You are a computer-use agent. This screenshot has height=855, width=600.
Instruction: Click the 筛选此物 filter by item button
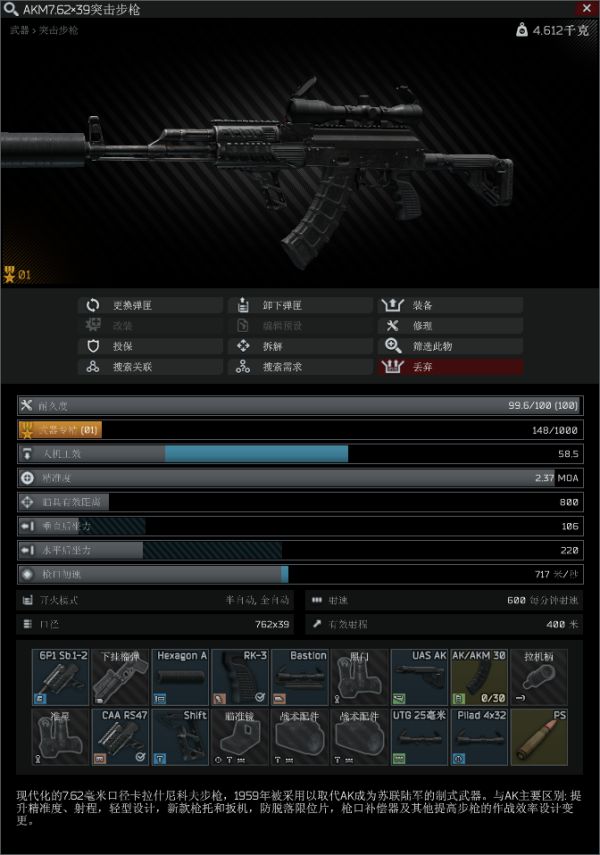(x=450, y=346)
